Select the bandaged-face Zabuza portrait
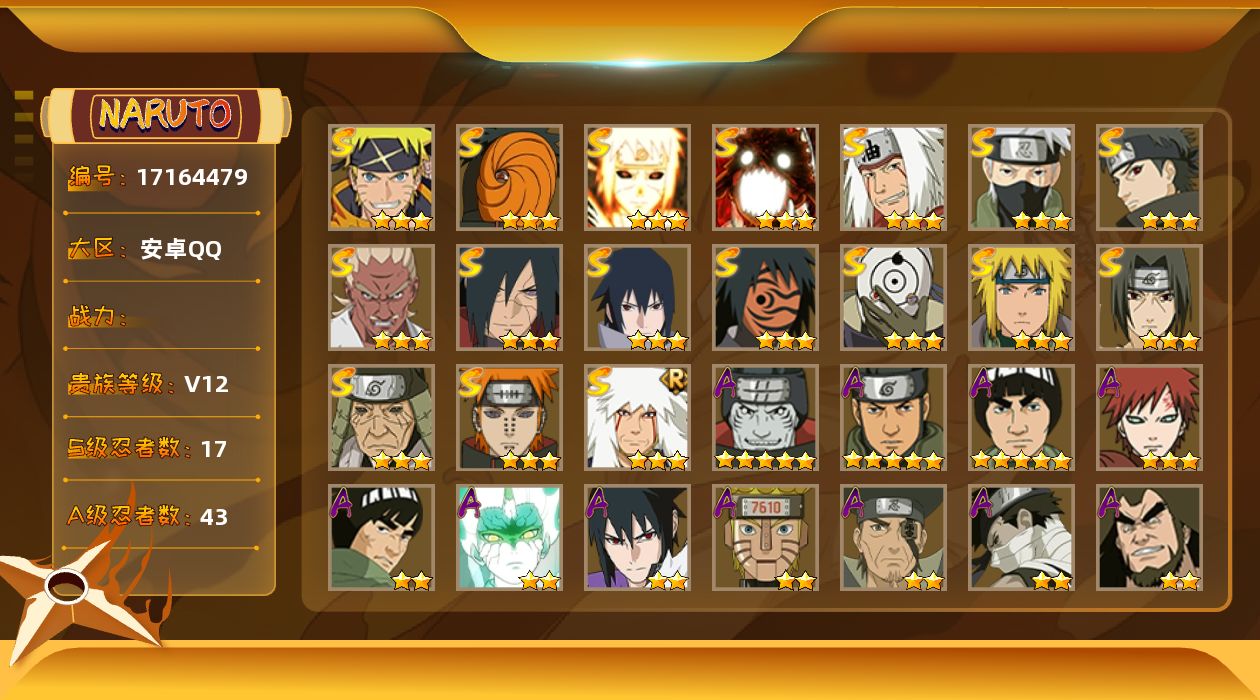The image size is (1260, 700). point(1021,537)
